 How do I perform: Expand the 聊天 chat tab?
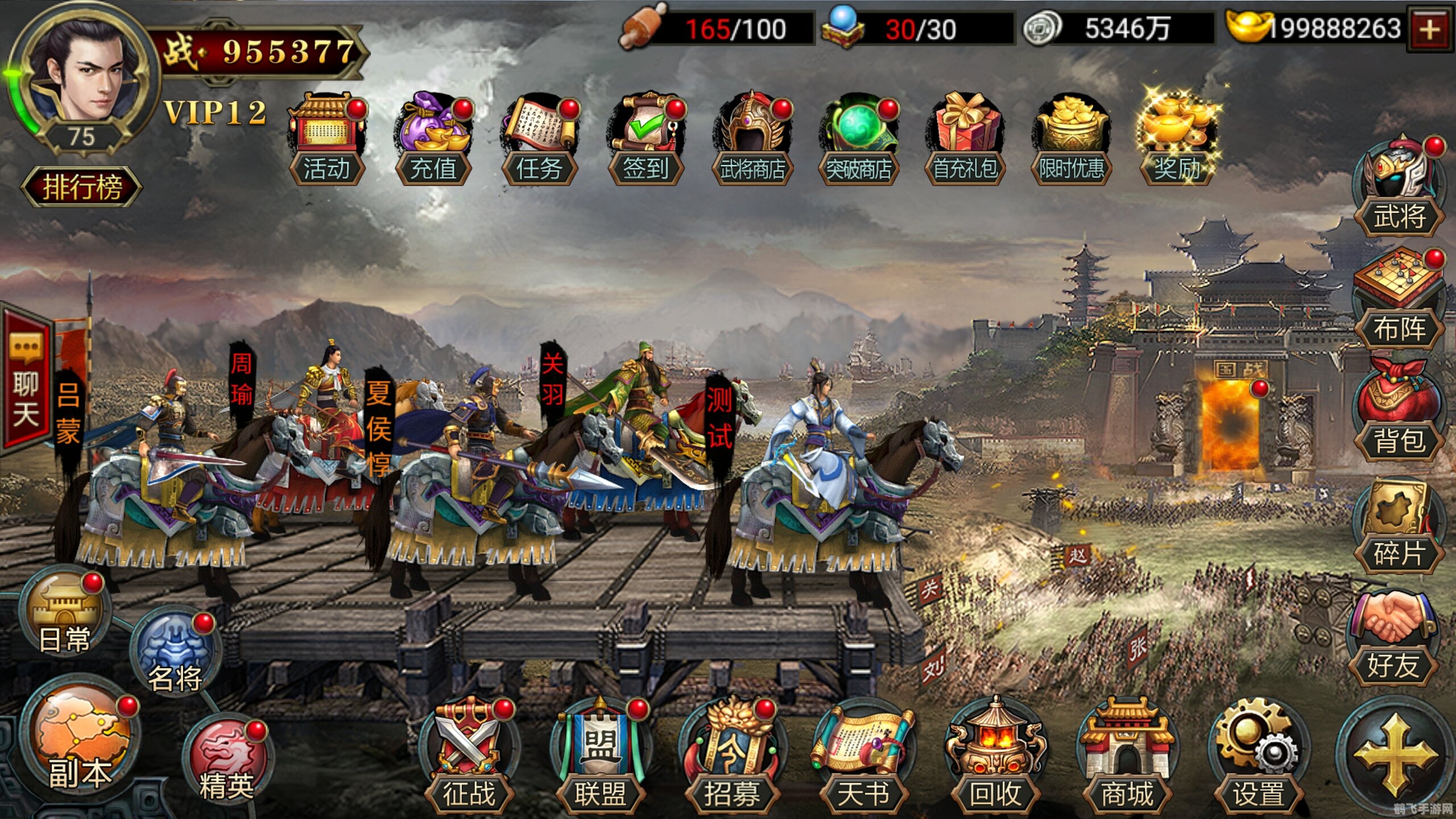point(26,381)
